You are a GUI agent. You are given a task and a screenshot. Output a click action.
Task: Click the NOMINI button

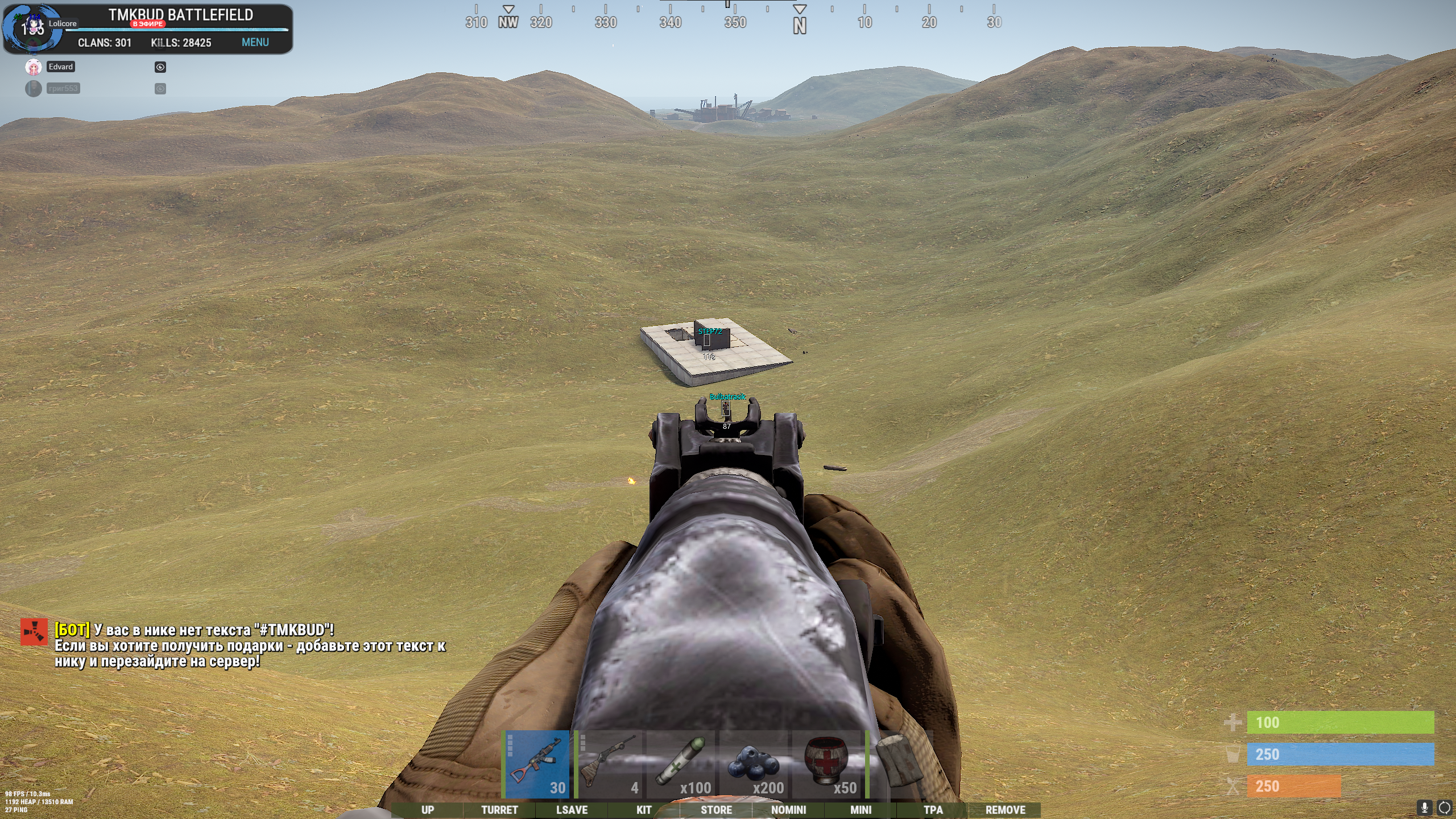point(788,810)
